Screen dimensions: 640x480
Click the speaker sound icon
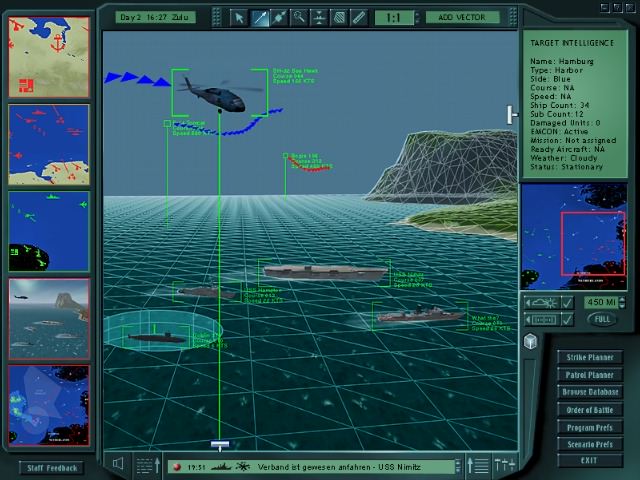(x=119, y=464)
